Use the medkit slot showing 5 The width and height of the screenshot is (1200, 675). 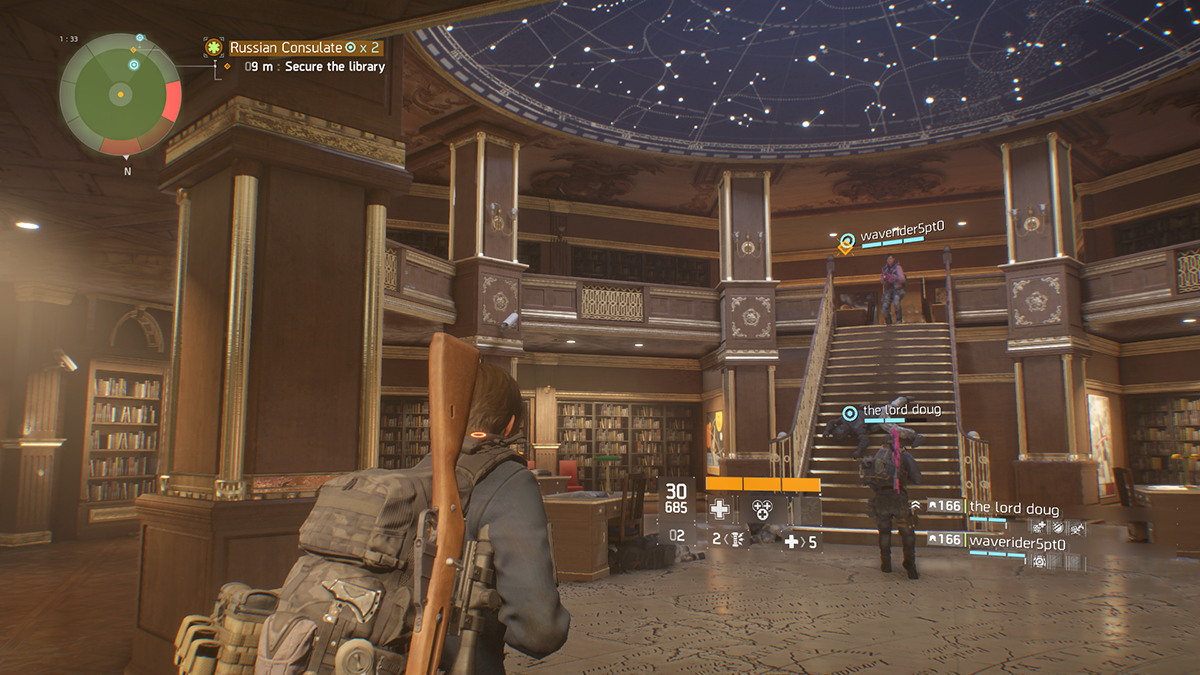point(800,541)
